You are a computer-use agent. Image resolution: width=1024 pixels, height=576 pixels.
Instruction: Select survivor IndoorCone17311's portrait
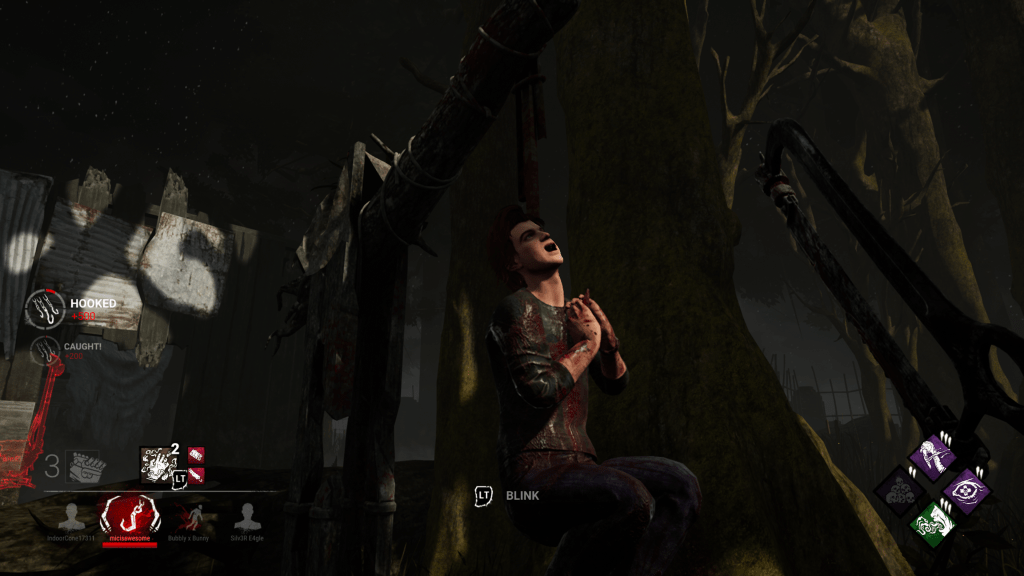pos(70,517)
